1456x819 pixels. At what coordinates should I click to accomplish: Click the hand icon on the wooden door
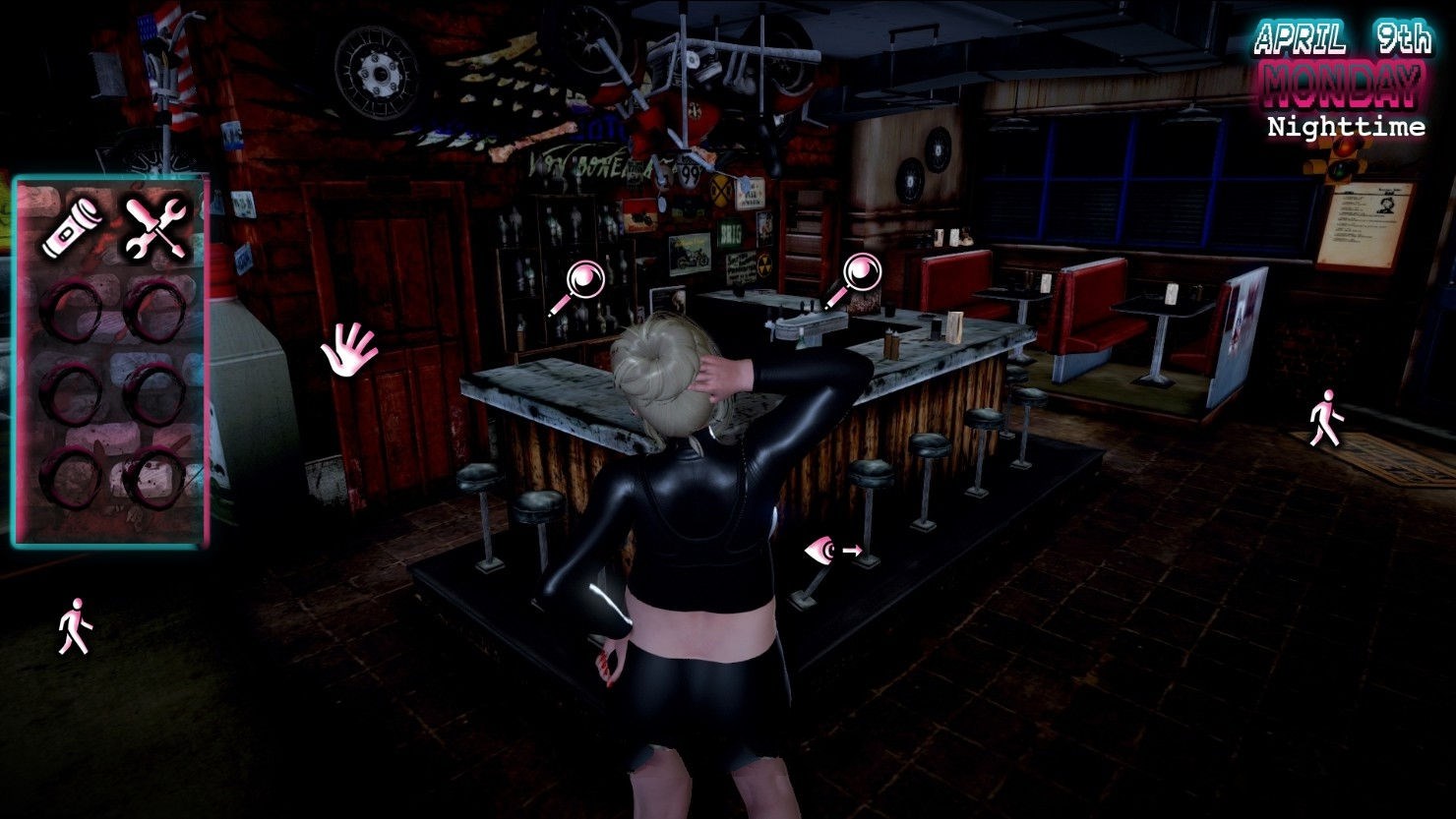tap(350, 352)
